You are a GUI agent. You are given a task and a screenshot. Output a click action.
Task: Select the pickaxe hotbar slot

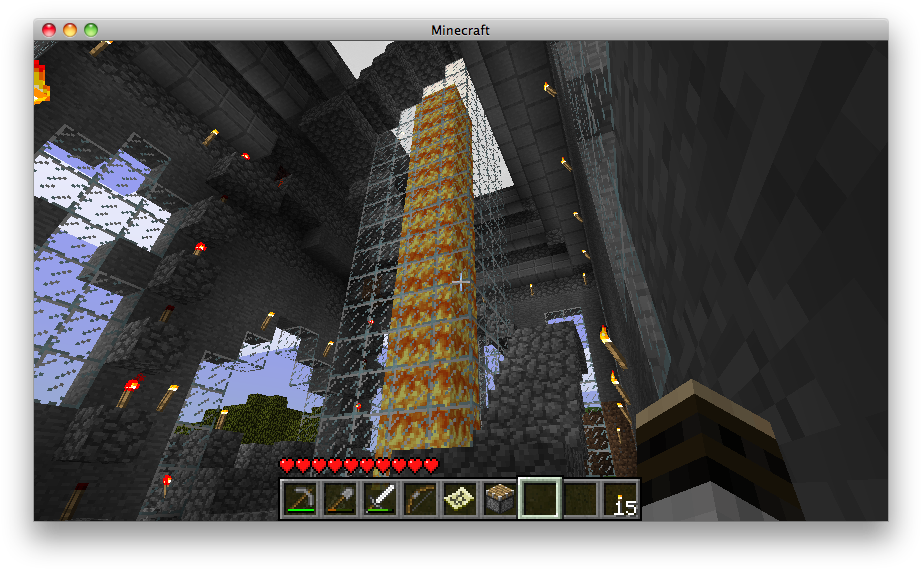[300, 498]
